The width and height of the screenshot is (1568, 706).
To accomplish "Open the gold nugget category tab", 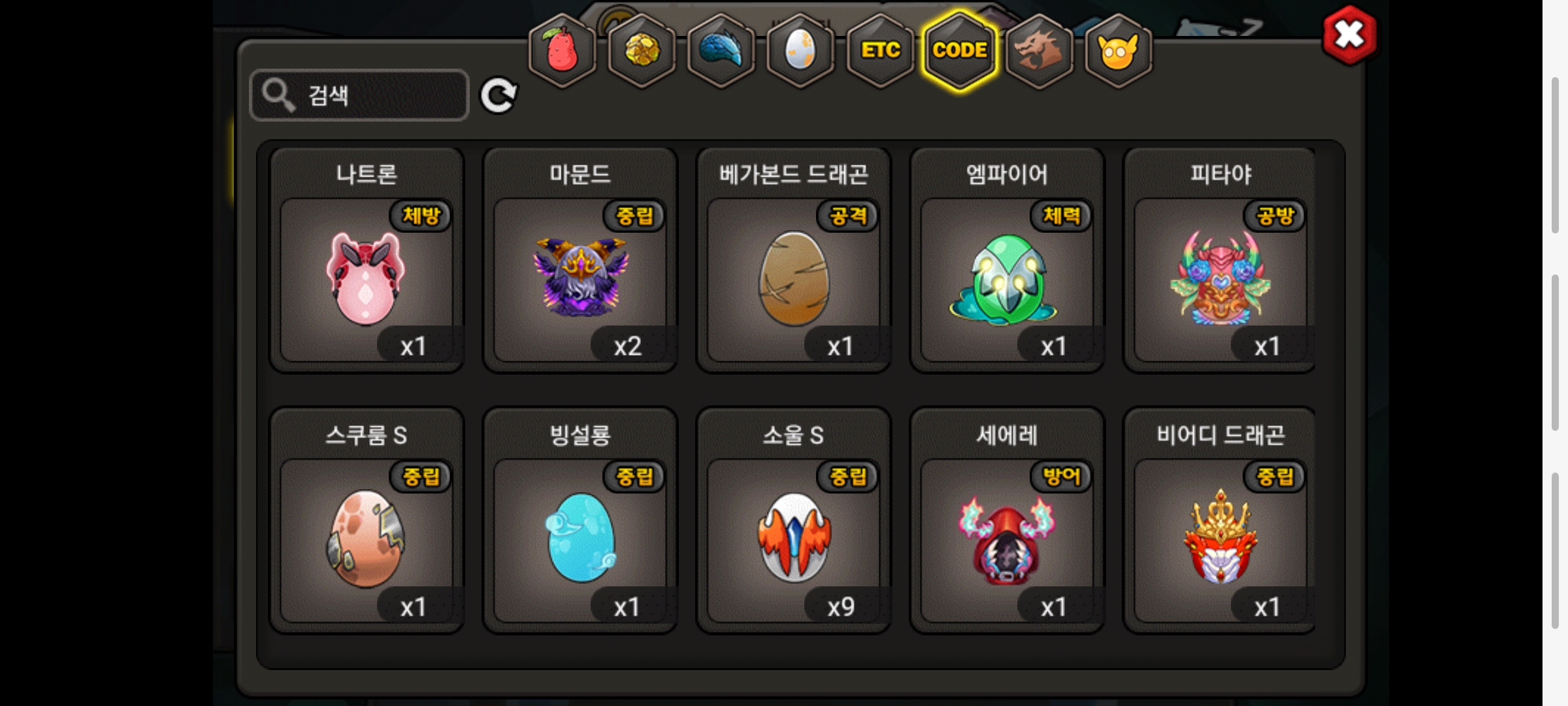I will point(642,51).
